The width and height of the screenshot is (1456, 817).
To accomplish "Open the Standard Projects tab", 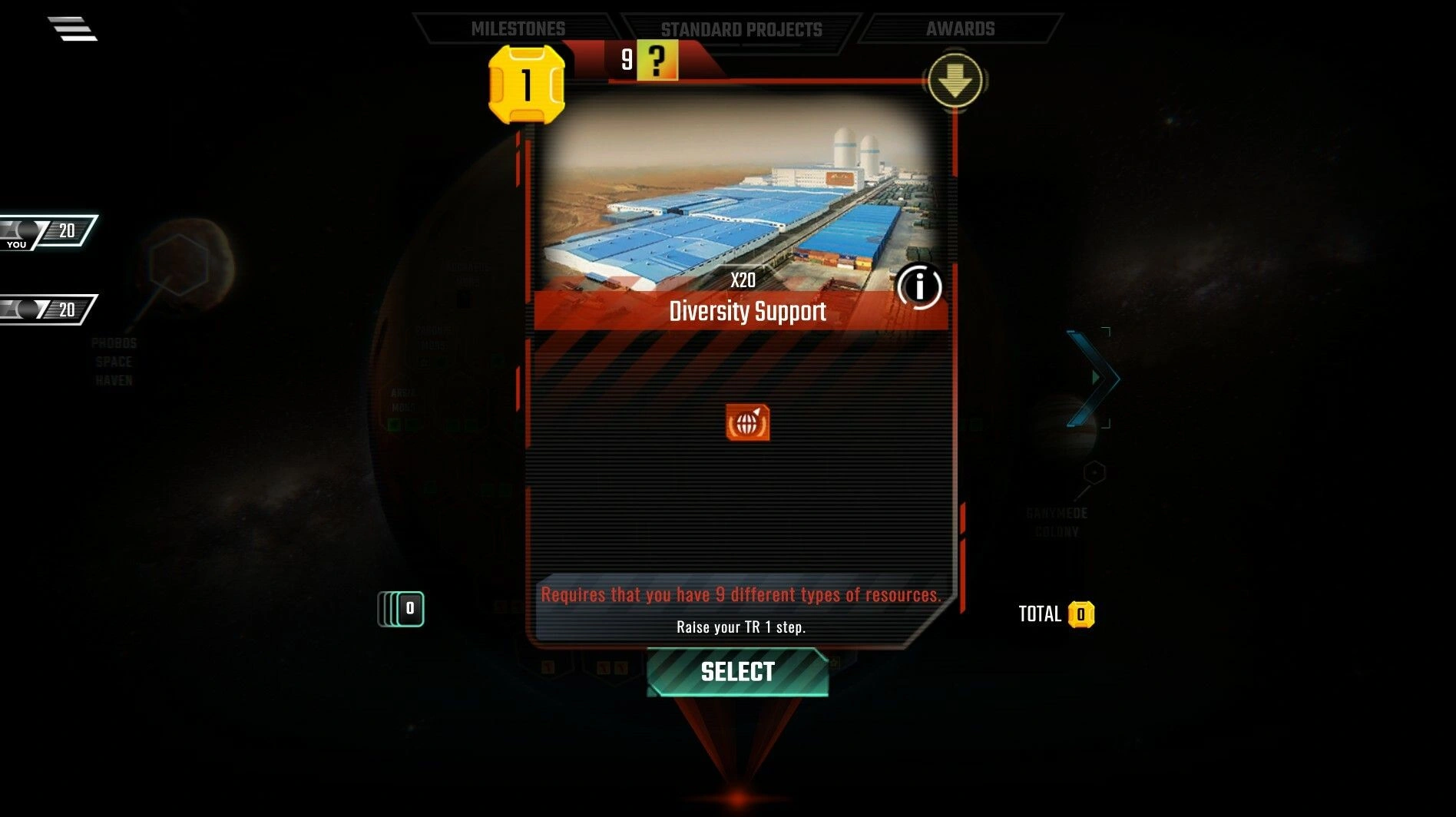I will coord(741,30).
